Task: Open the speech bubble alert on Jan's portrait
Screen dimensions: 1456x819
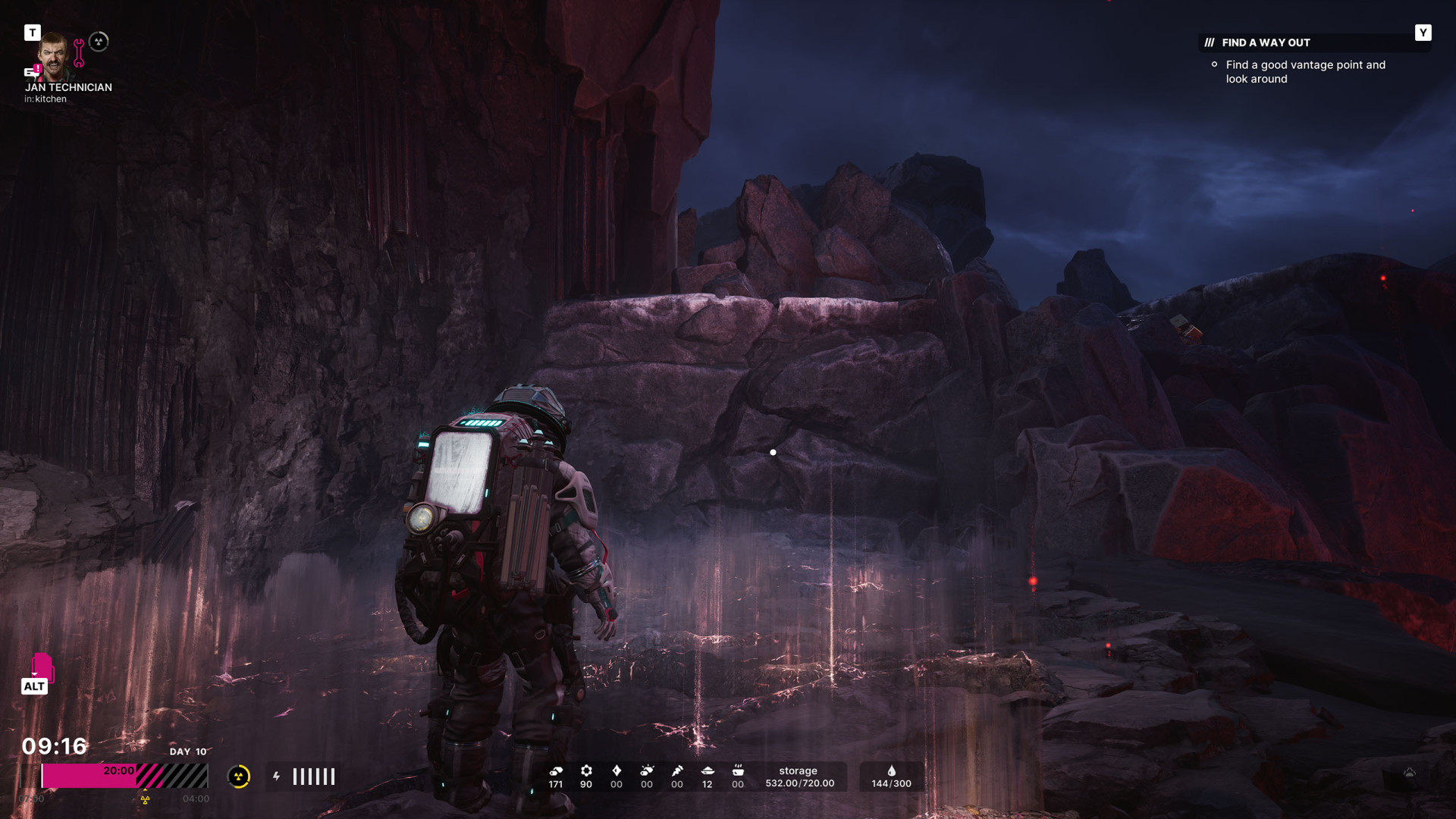Action: [x=32, y=72]
